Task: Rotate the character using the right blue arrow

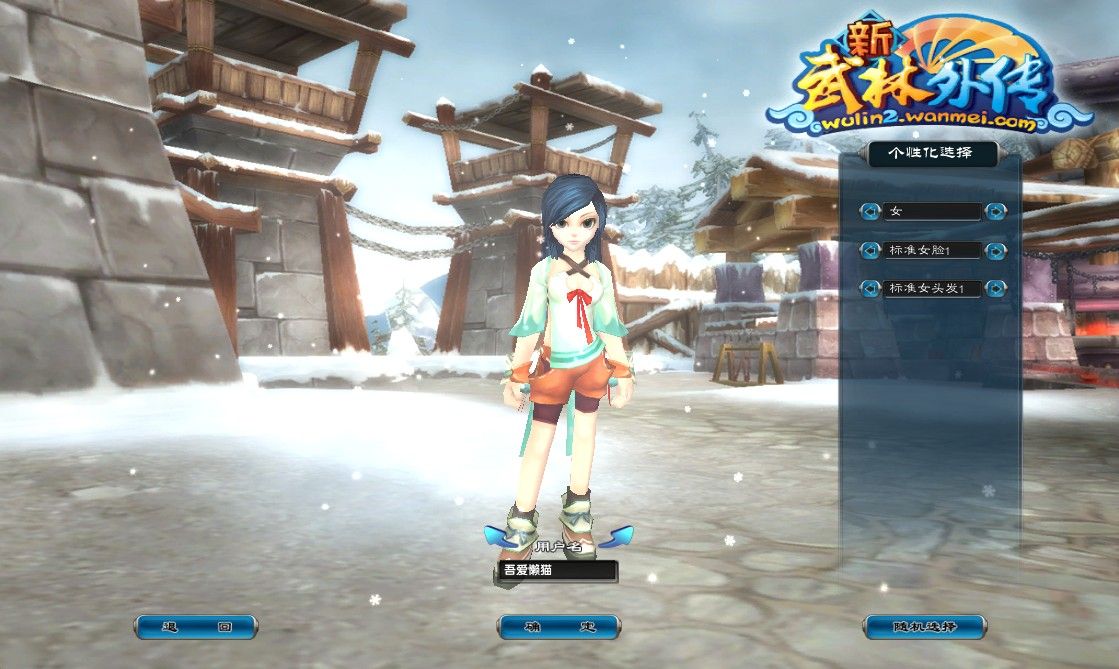Action: [615, 537]
